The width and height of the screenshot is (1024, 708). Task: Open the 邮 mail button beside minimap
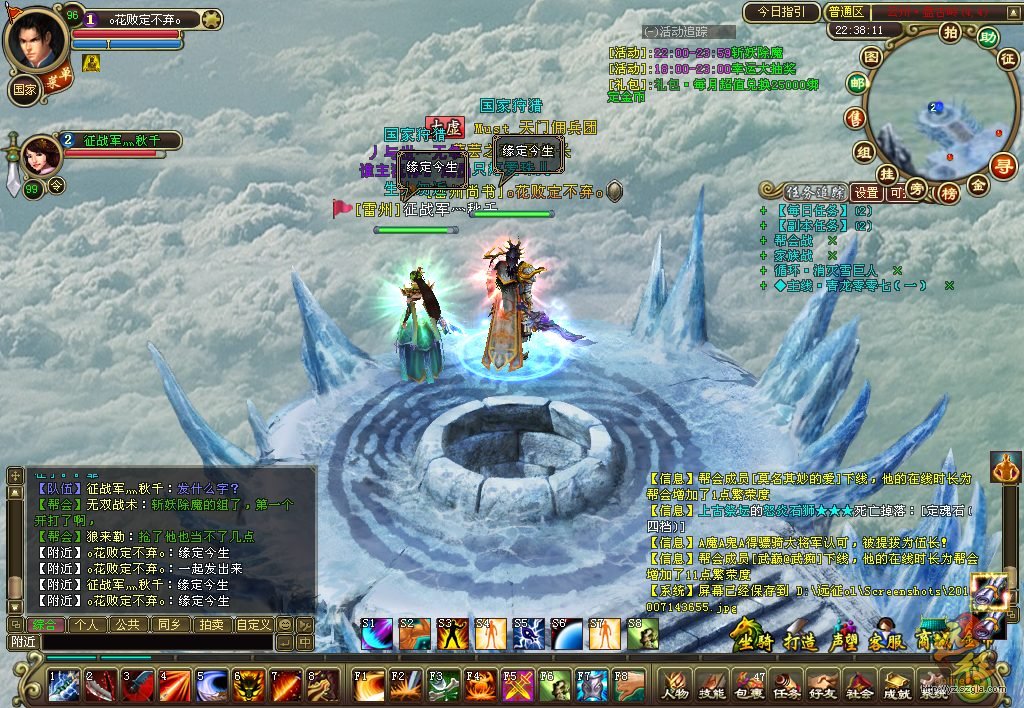coord(856,85)
